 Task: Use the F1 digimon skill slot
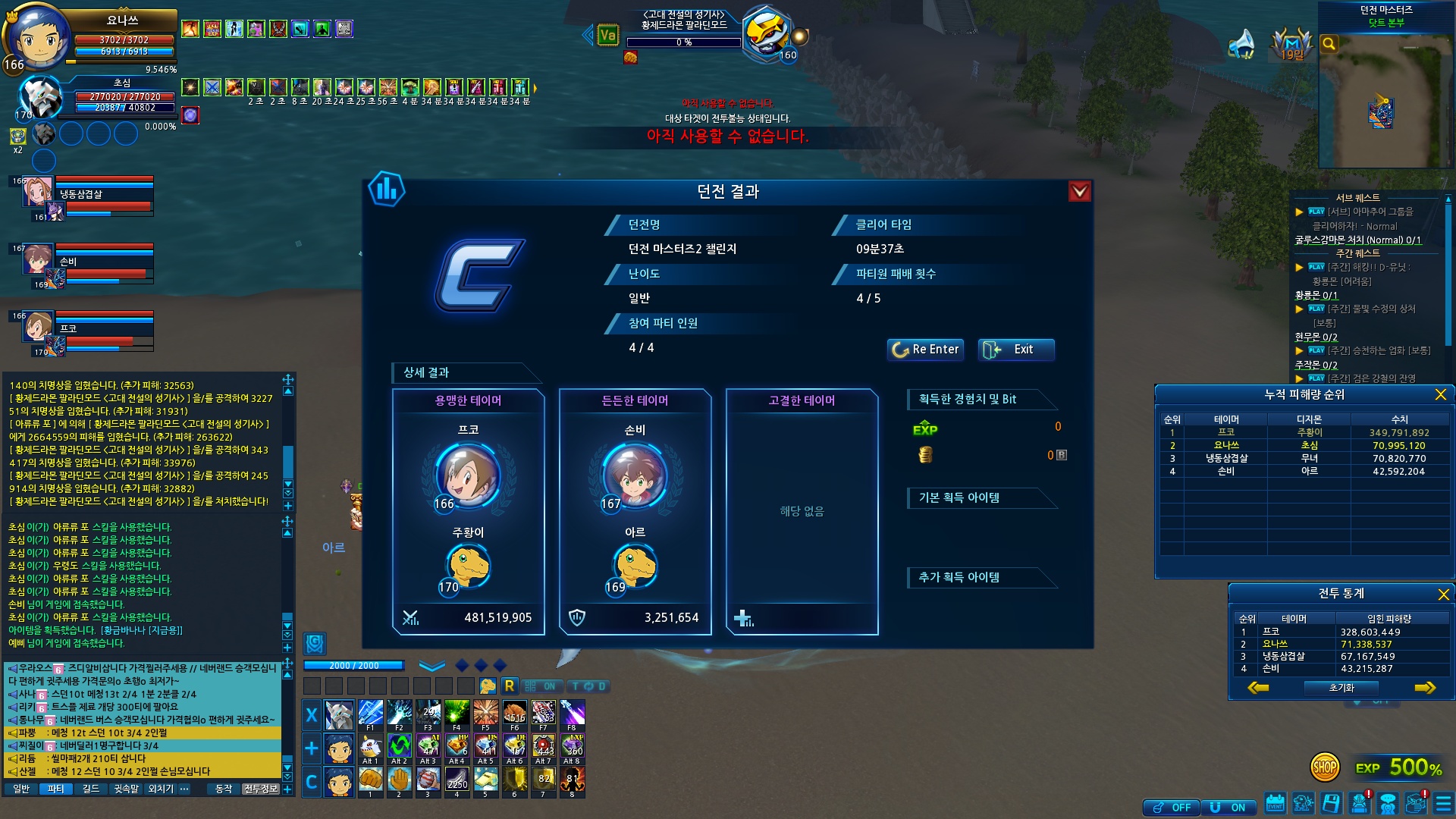370,714
